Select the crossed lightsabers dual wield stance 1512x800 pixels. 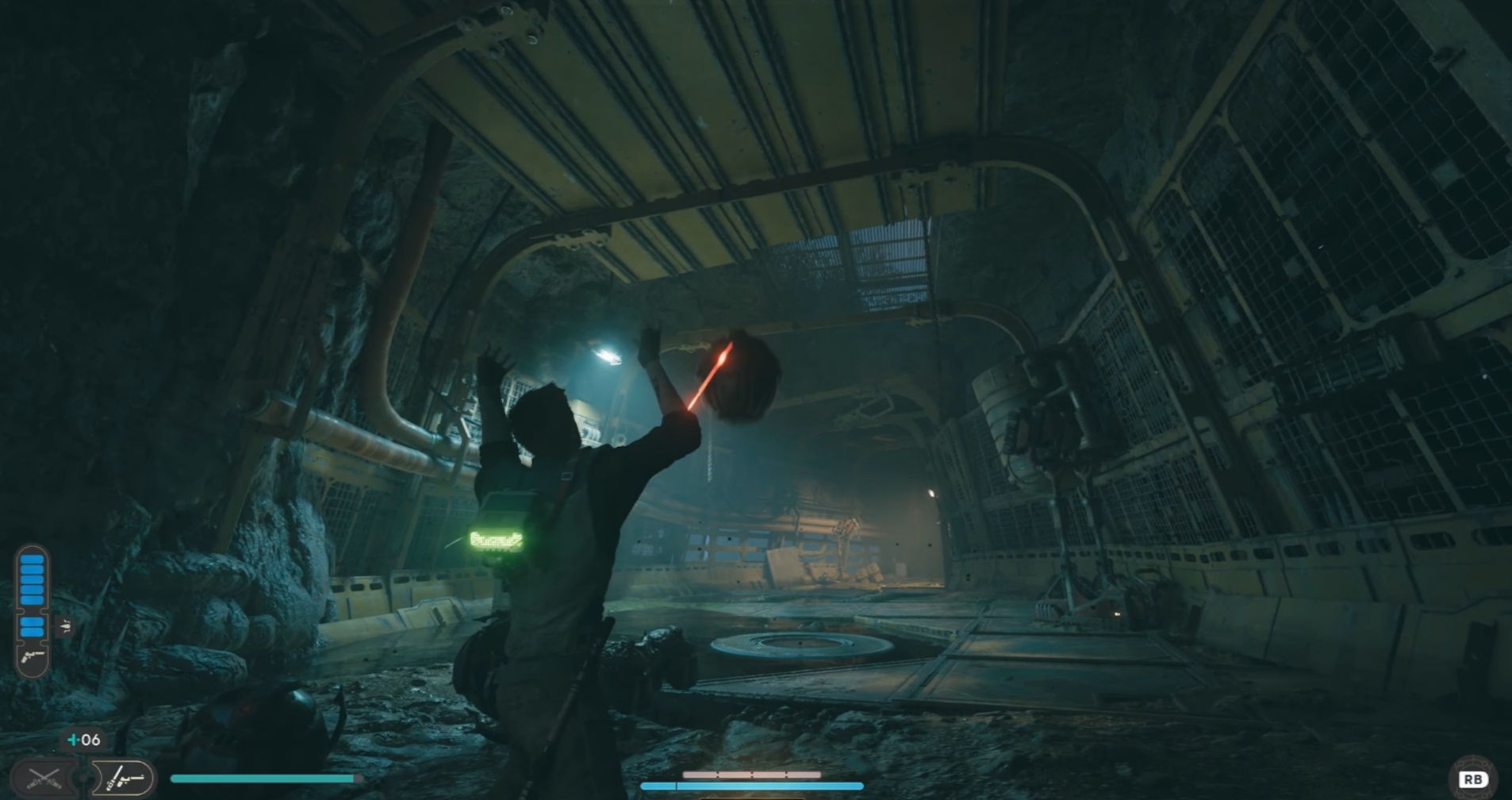pos(45,778)
